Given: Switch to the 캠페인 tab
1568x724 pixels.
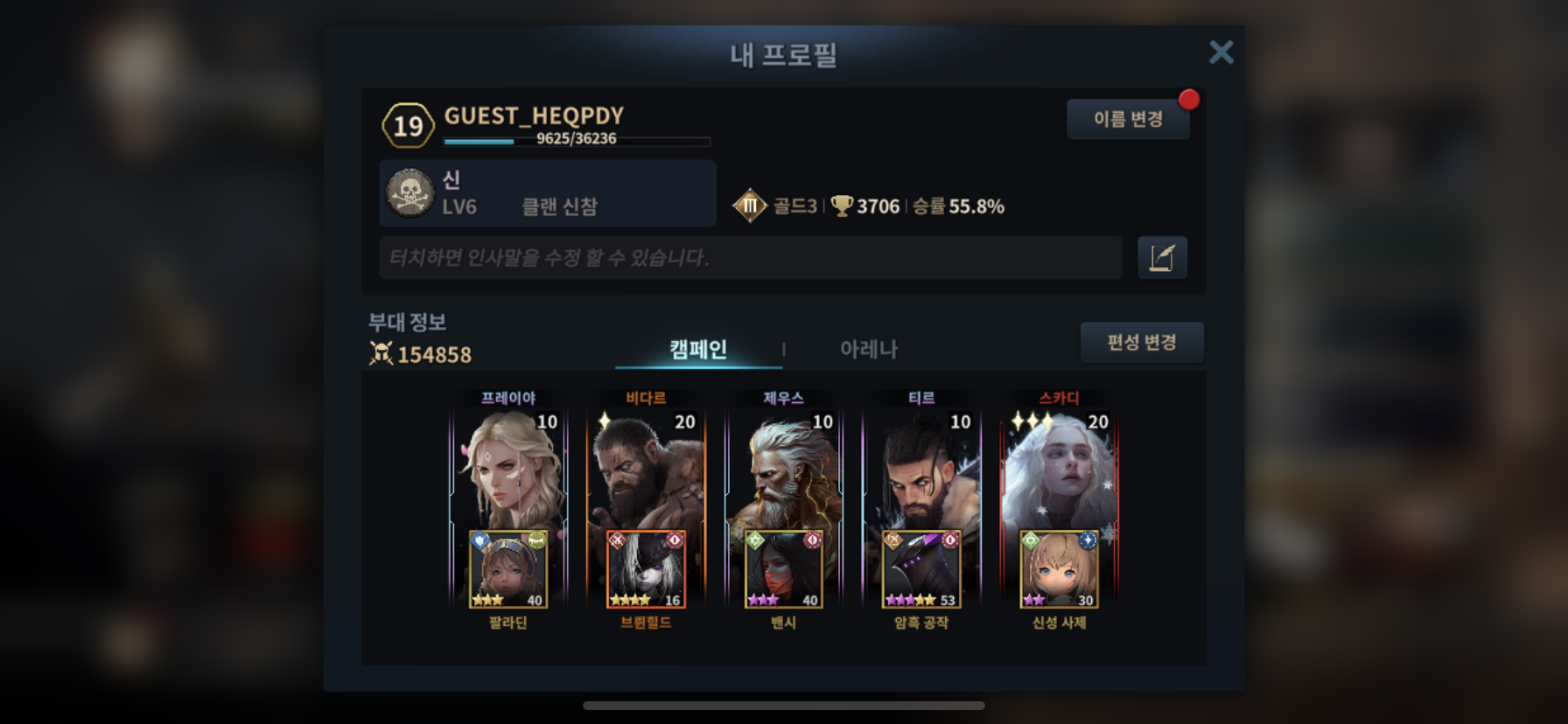Looking at the screenshot, I should pos(697,350).
